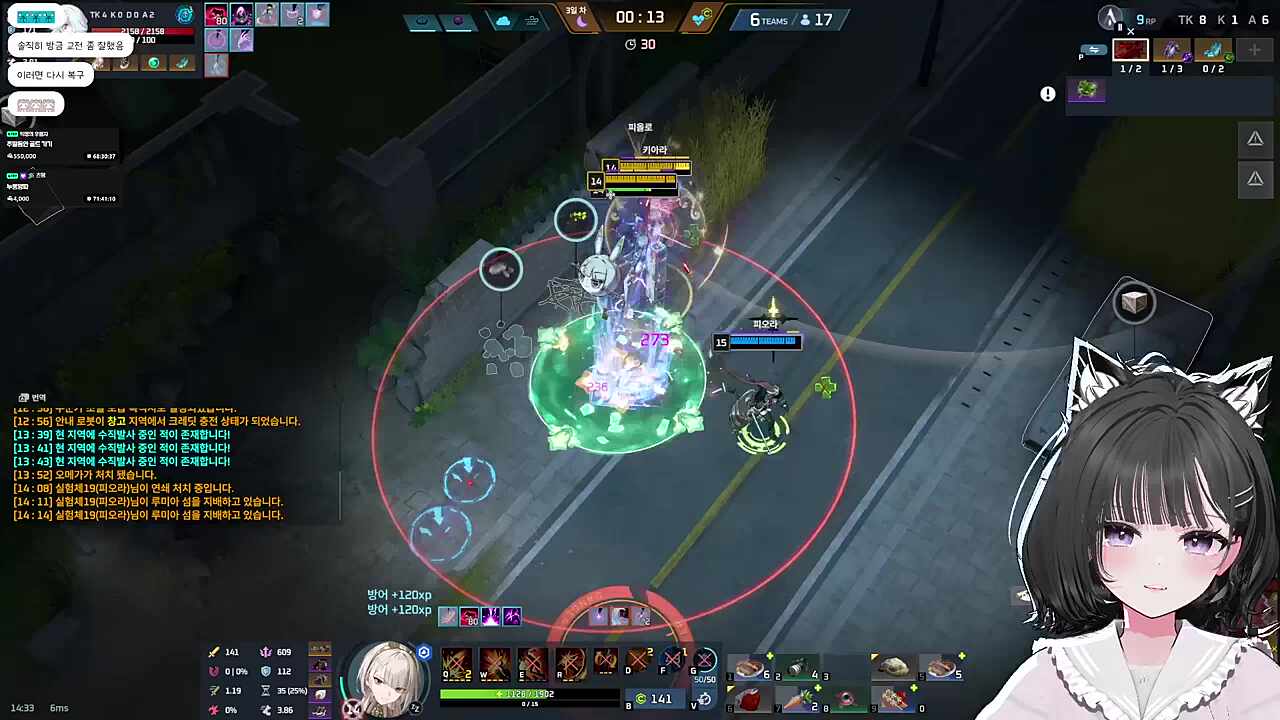Click the 이러면 다시 복구 chat bubble
The width and height of the screenshot is (1280, 720).
click(x=50, y=74)
